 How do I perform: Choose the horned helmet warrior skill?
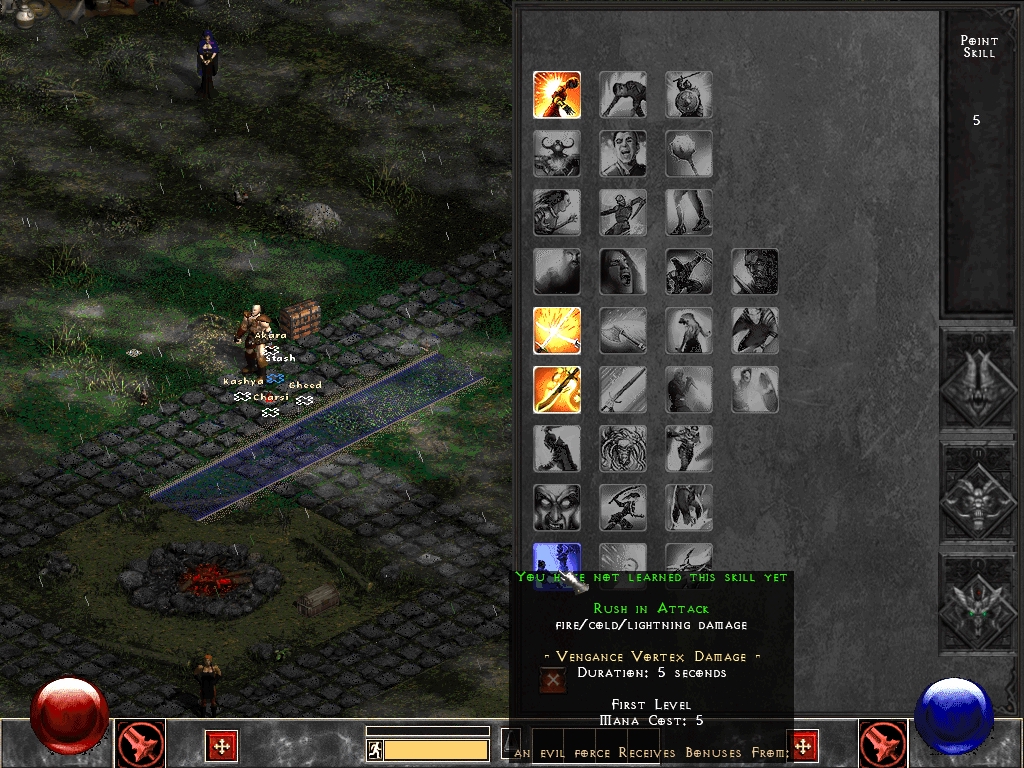557,154
